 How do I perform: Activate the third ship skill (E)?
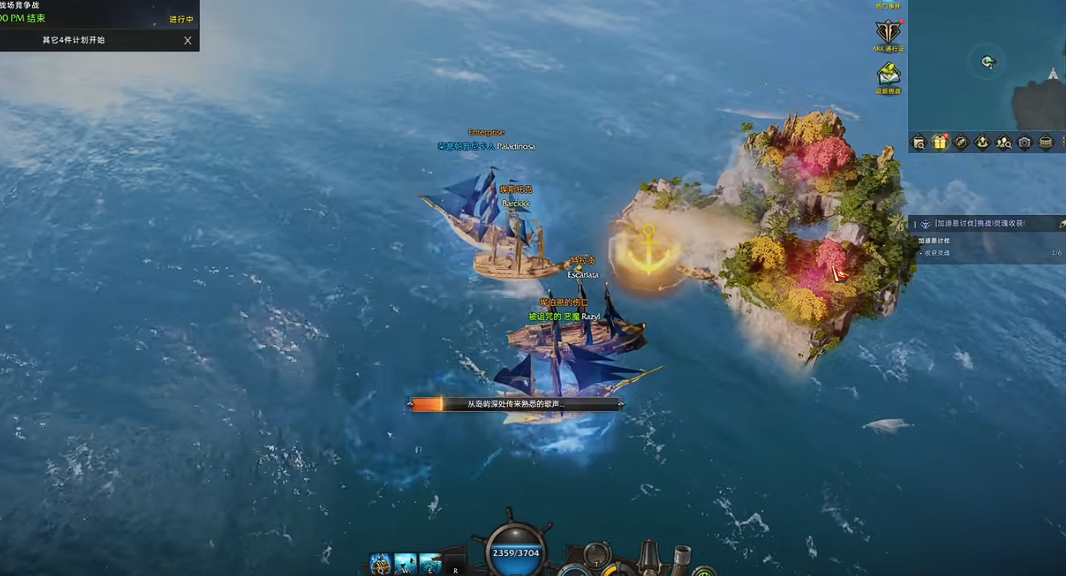pos(430,564)
